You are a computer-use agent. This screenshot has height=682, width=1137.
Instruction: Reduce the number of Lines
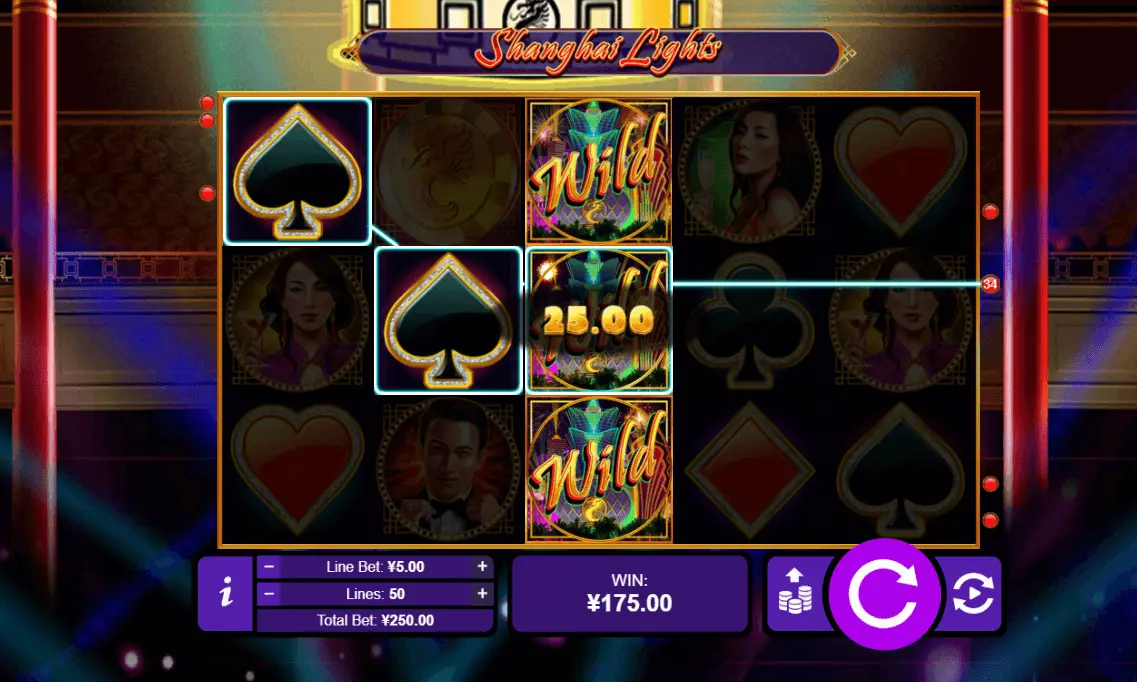pos(269,593)
